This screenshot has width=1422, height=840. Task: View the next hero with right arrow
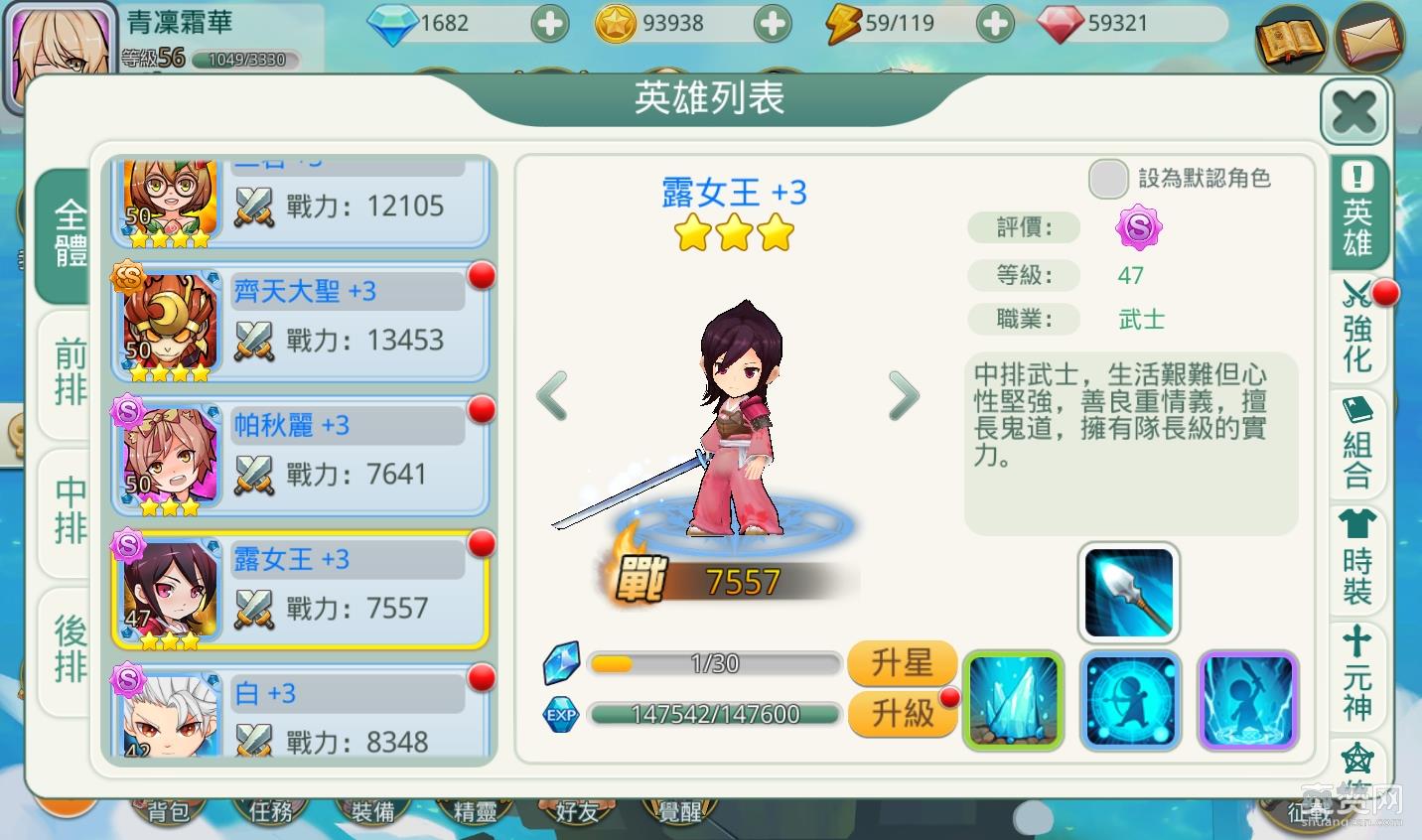click(903, 396)
